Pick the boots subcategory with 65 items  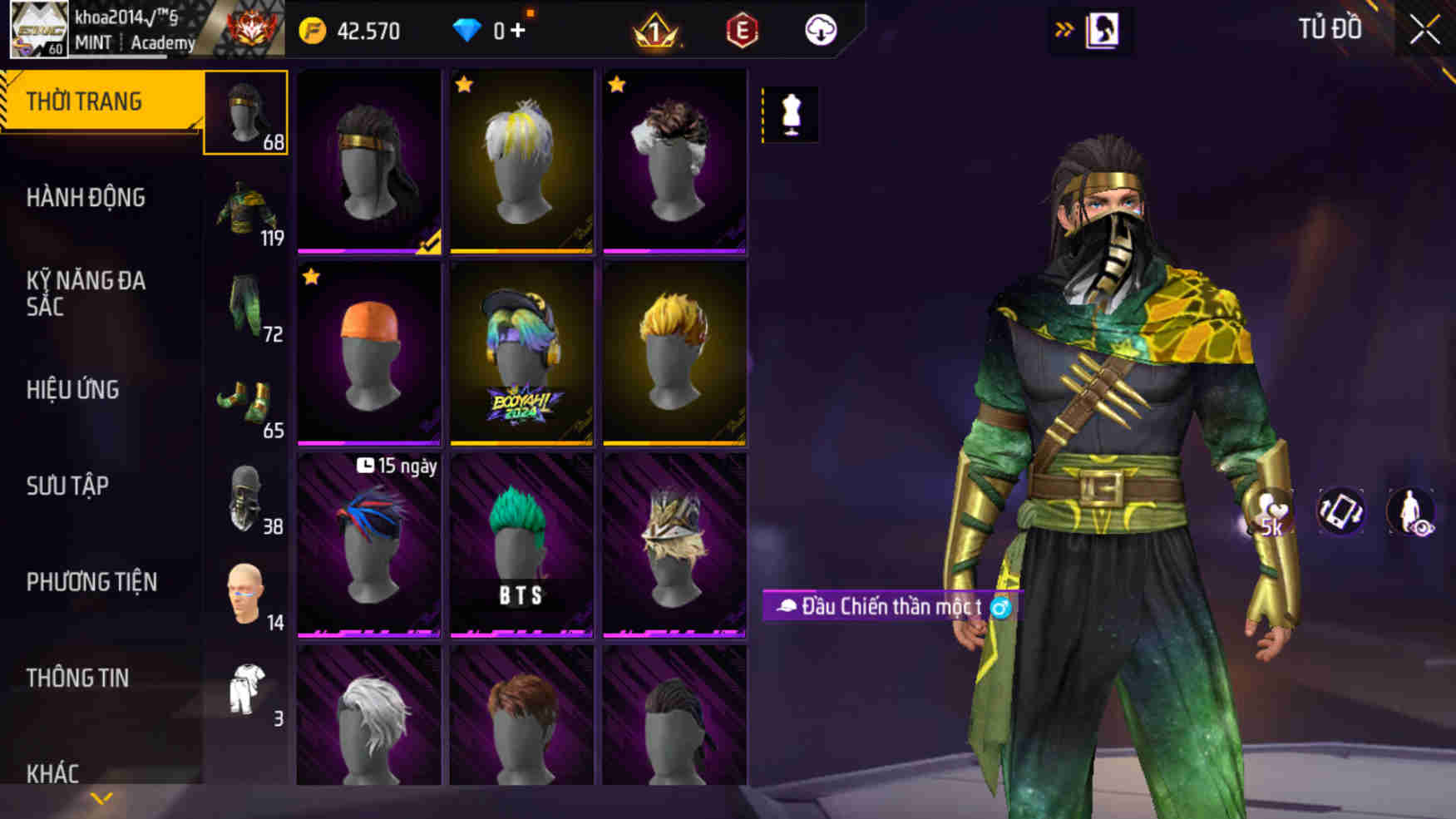coord(246,403)
